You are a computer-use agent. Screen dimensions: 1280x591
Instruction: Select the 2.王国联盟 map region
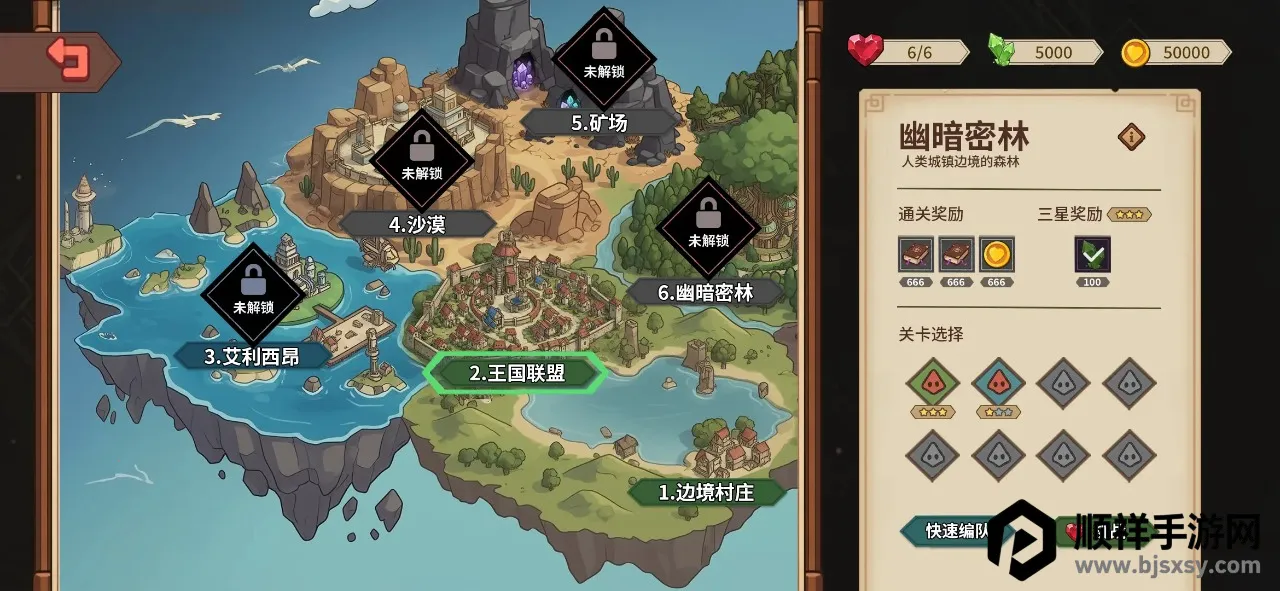click(516, 373)
